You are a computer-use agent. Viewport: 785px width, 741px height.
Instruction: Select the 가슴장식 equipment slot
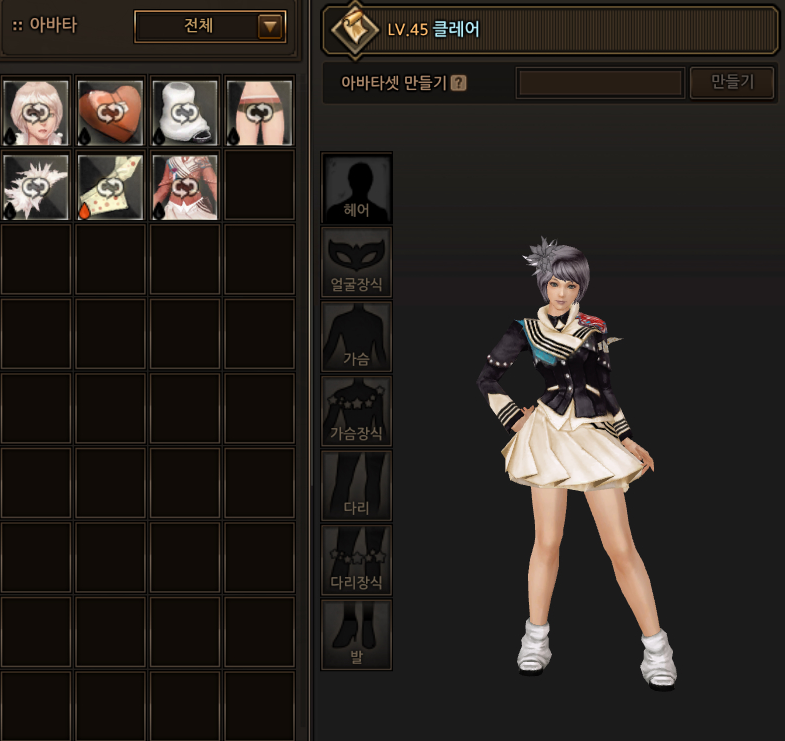click(356, 411)
